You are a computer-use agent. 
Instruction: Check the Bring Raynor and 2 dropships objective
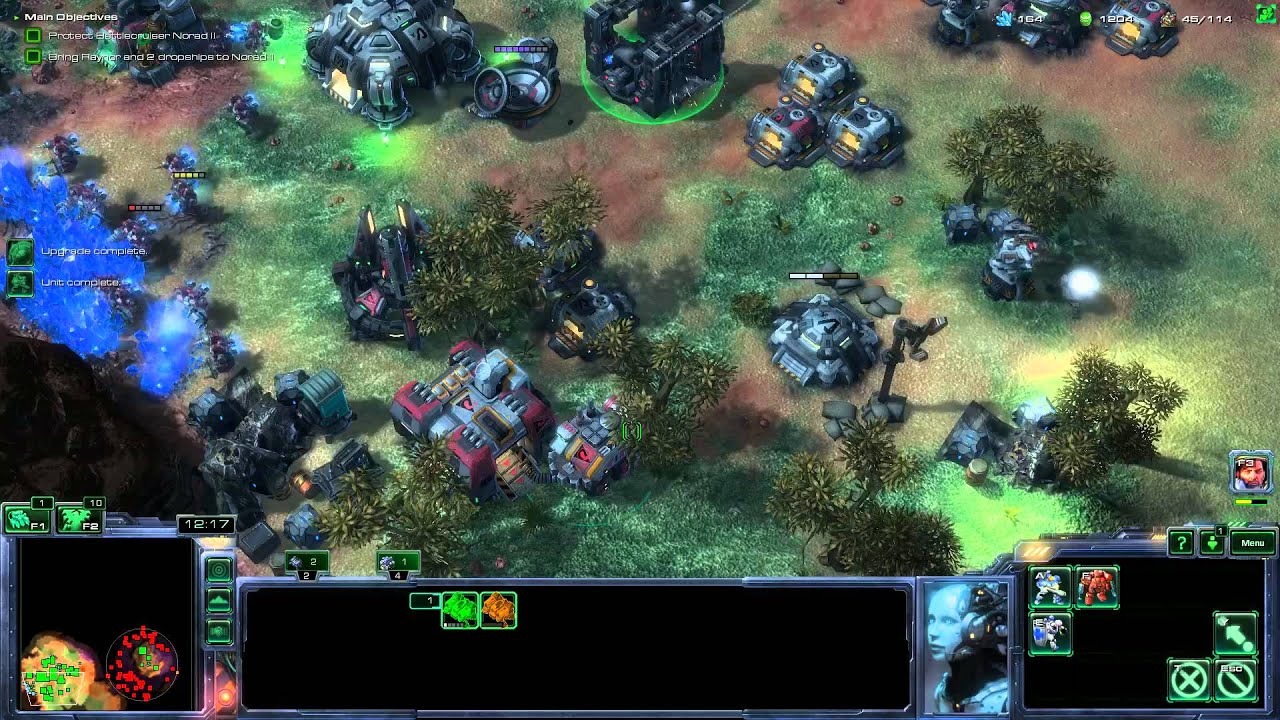pyautogui.click(x=33, y=56)
